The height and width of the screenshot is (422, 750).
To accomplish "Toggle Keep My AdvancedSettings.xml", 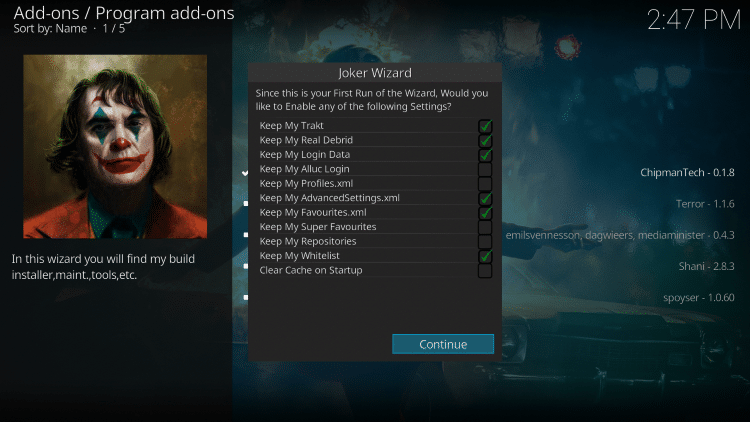I will coord(485,198).
